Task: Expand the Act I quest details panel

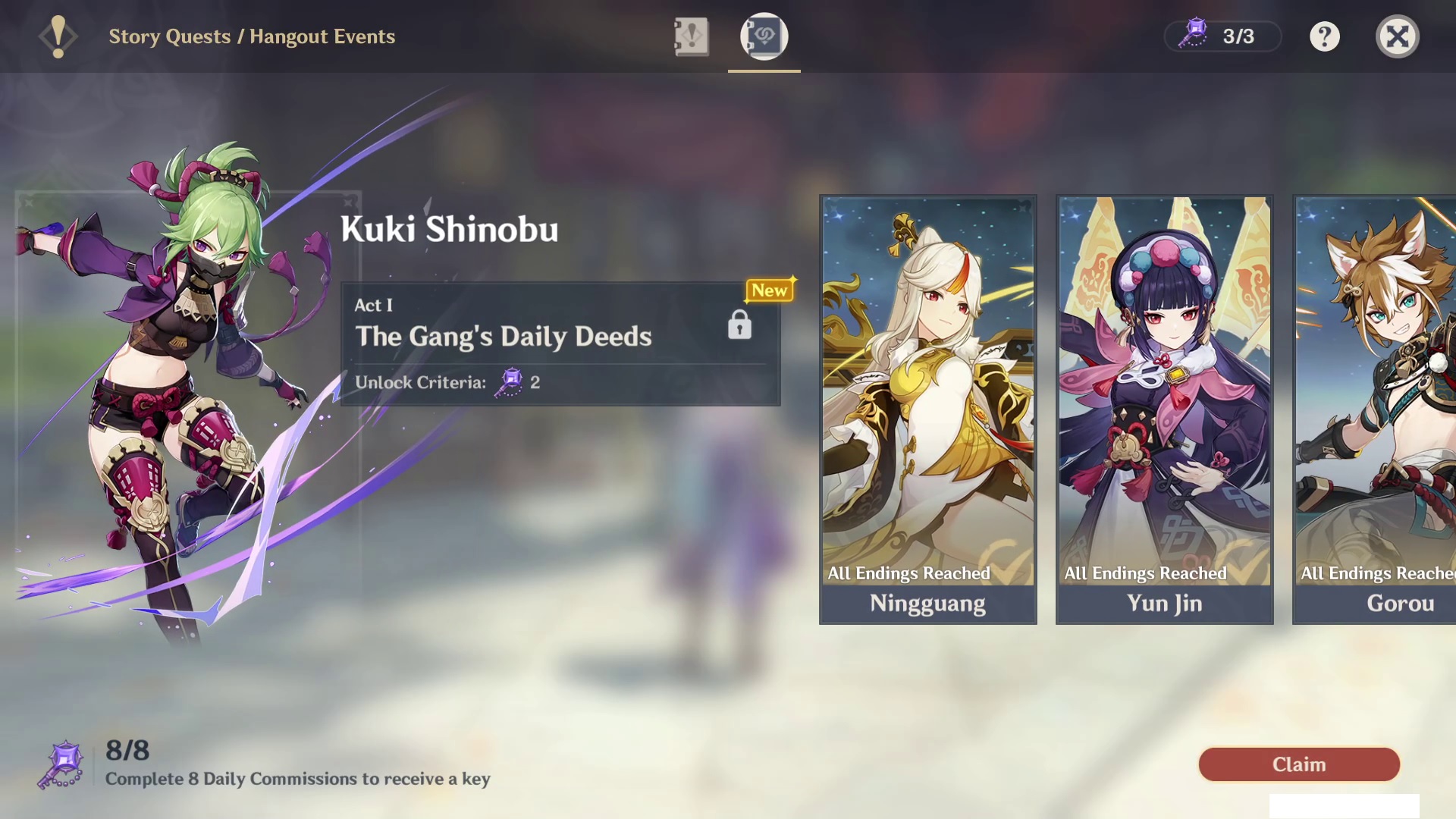Action: [560, 341]
